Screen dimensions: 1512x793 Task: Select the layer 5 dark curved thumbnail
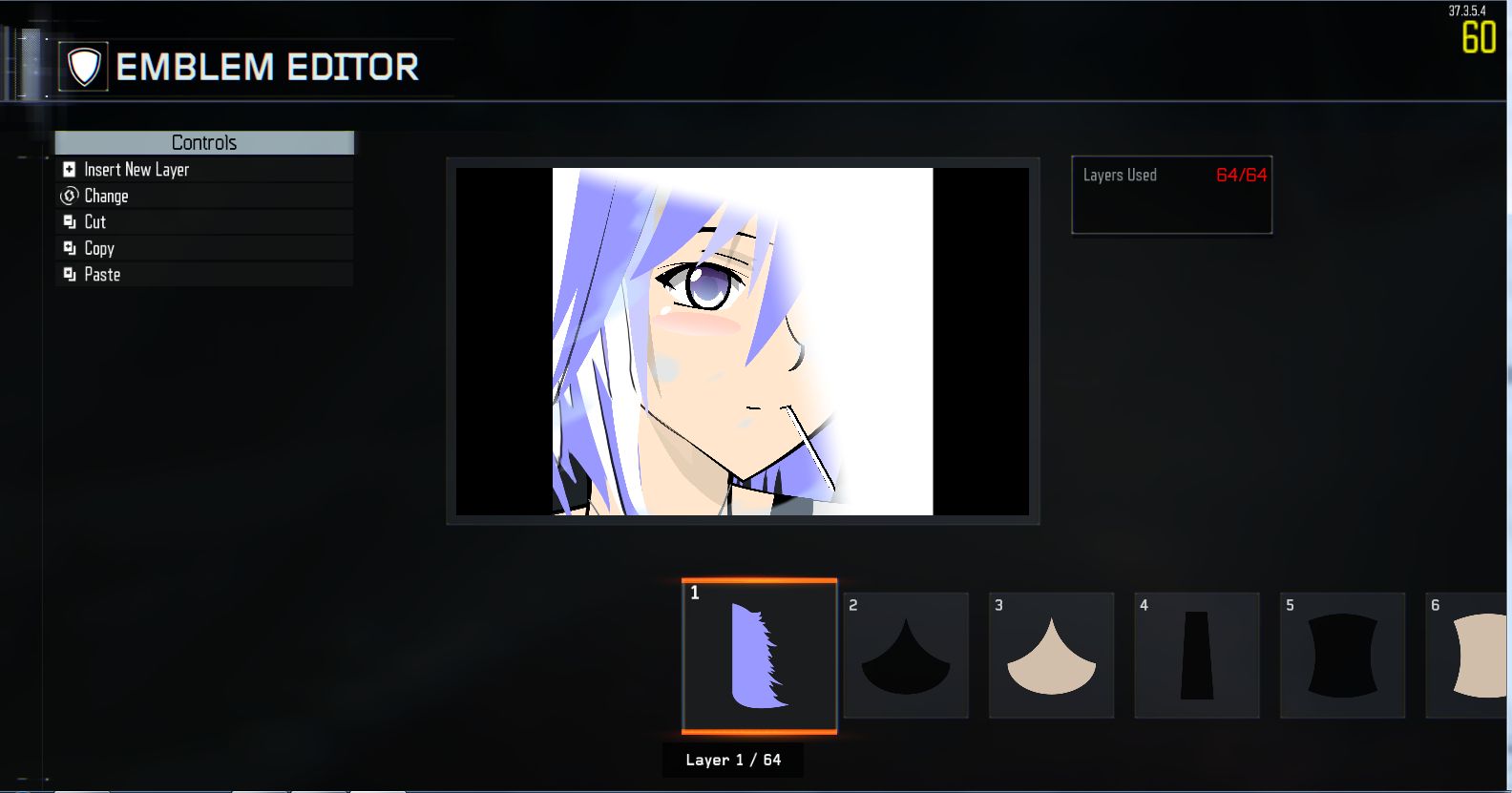1341,656
